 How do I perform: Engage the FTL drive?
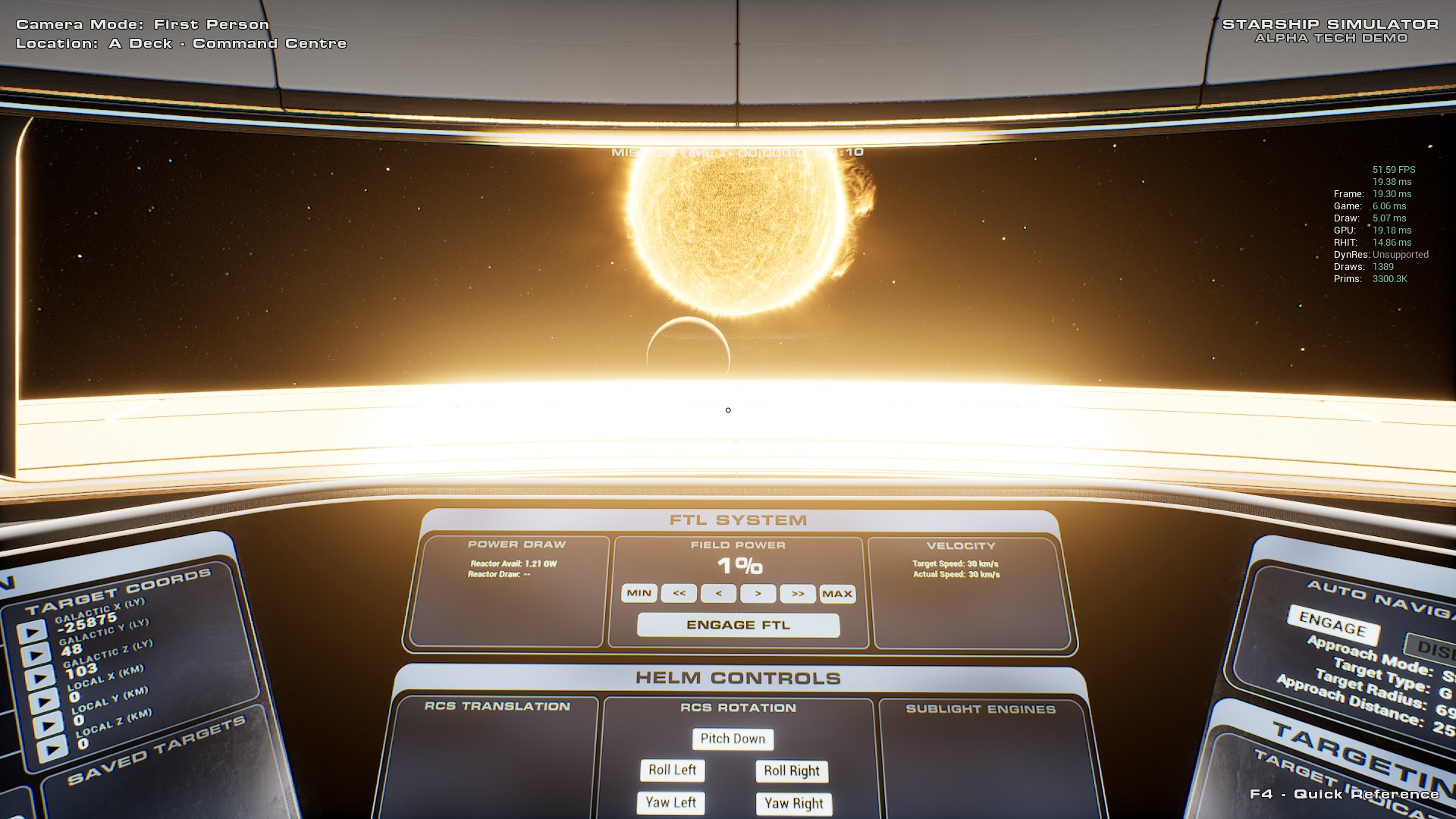738,625
